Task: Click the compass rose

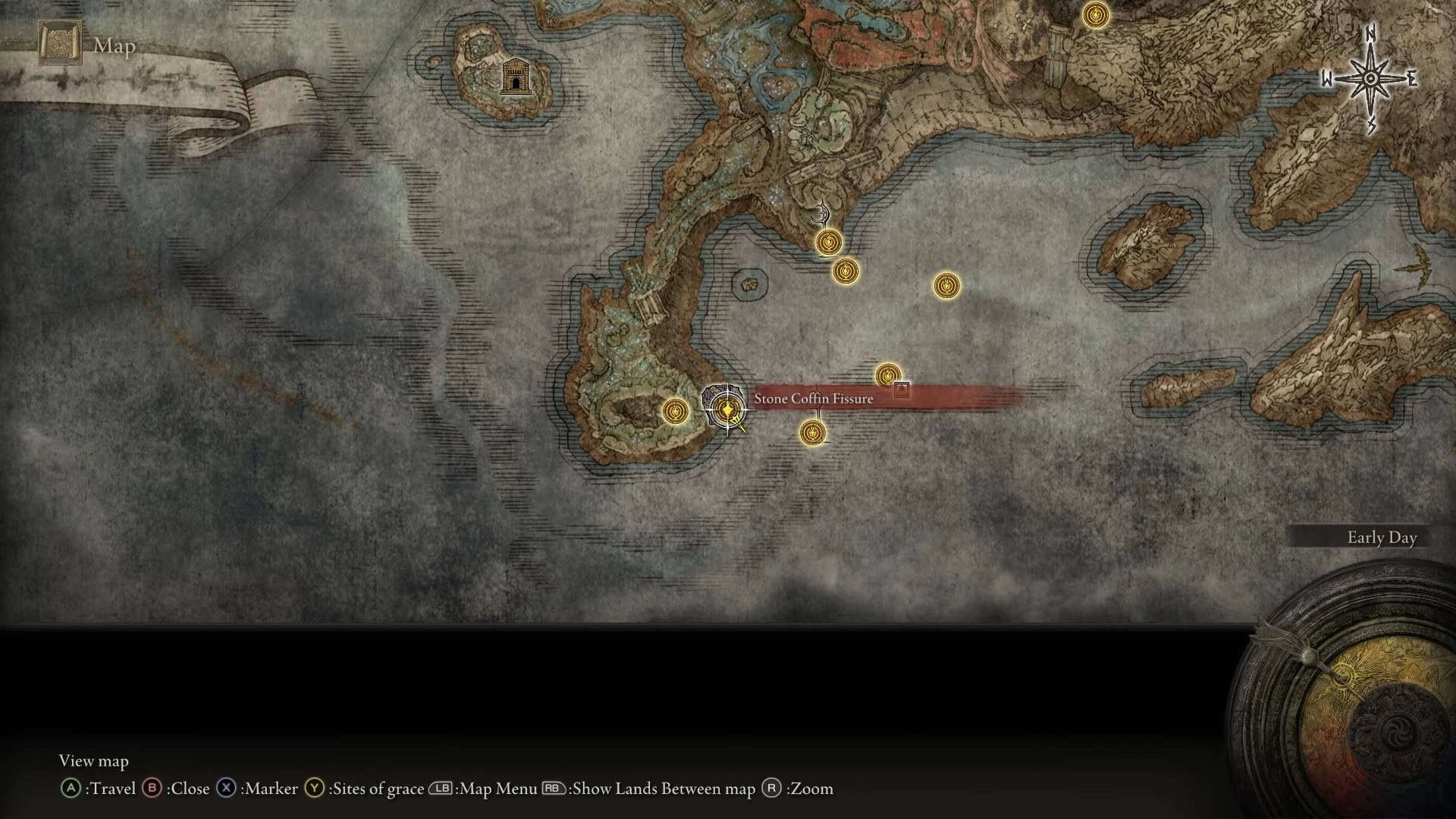Action: point(1371,79)
